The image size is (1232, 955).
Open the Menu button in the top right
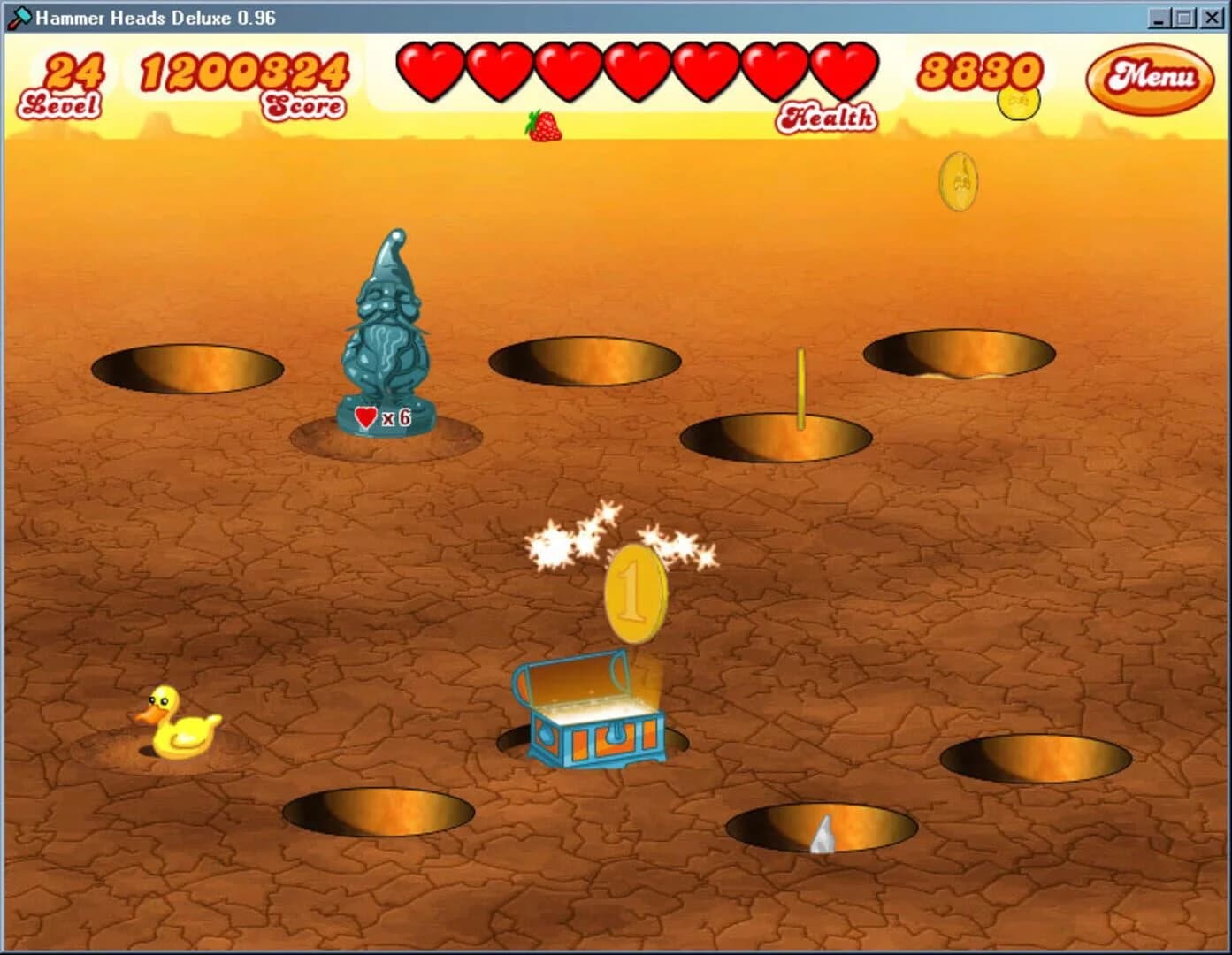(1150, 80)
